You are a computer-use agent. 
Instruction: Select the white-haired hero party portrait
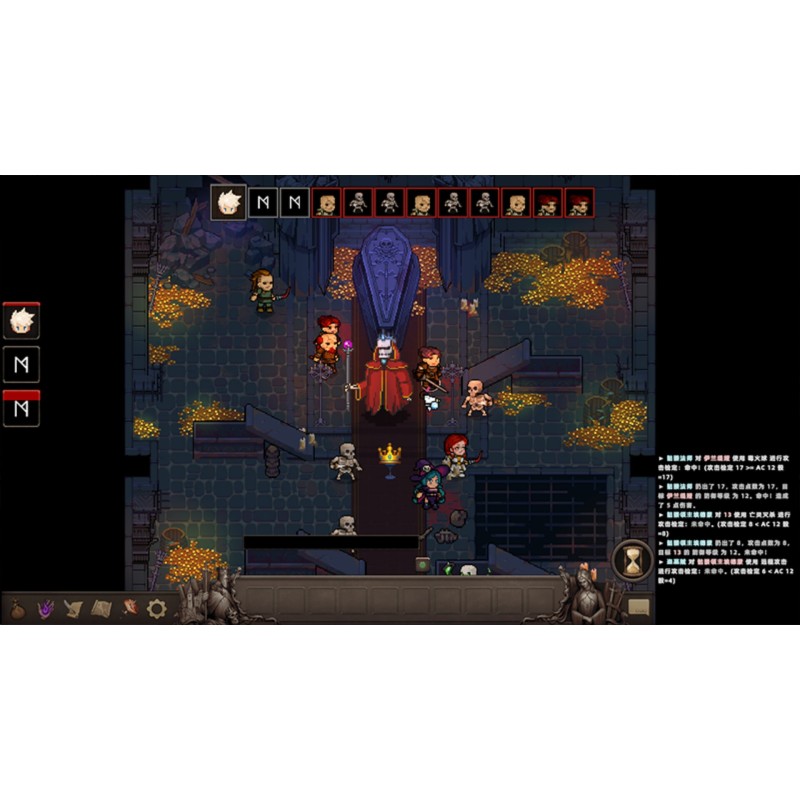click(x=21, y=321)
